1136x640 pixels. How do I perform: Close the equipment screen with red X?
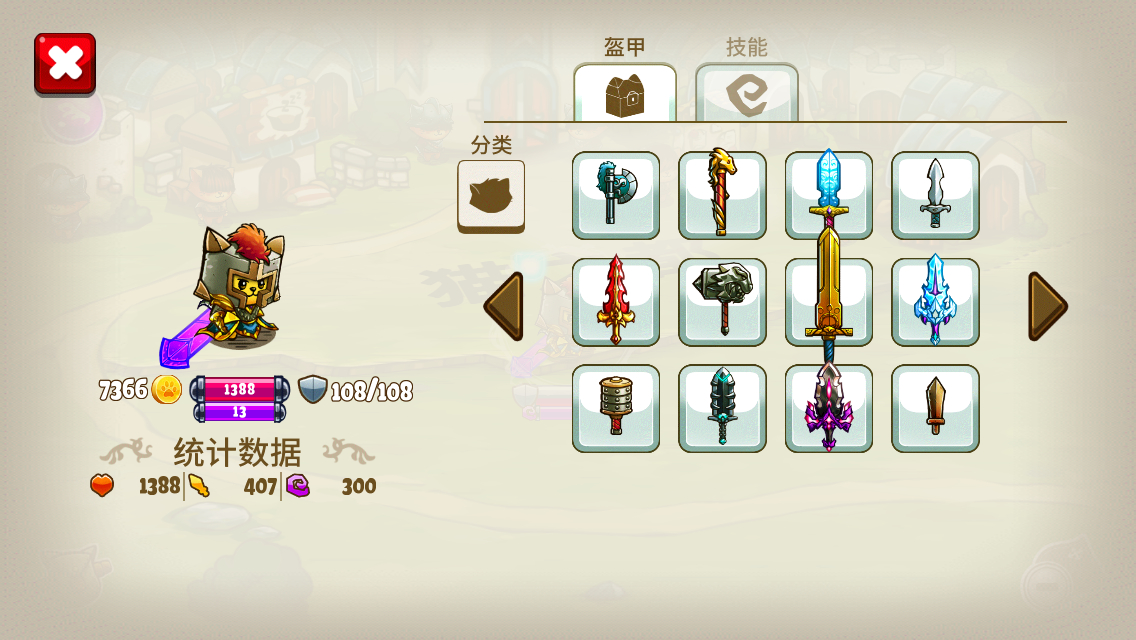point(65,64)
